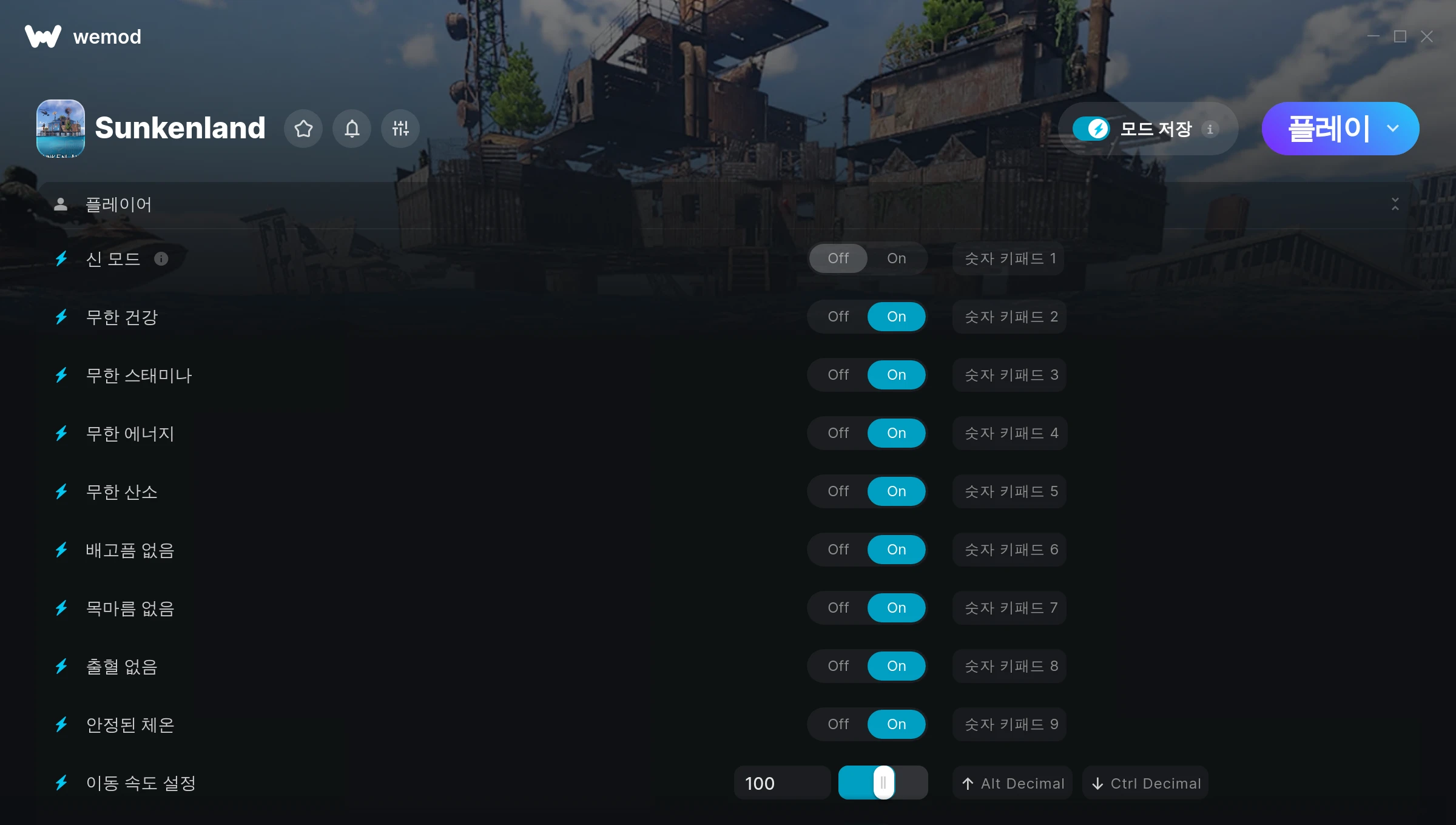Screen dimensions: 1456x825
Task: Click the movement speed slider handle
Action: 883,783
